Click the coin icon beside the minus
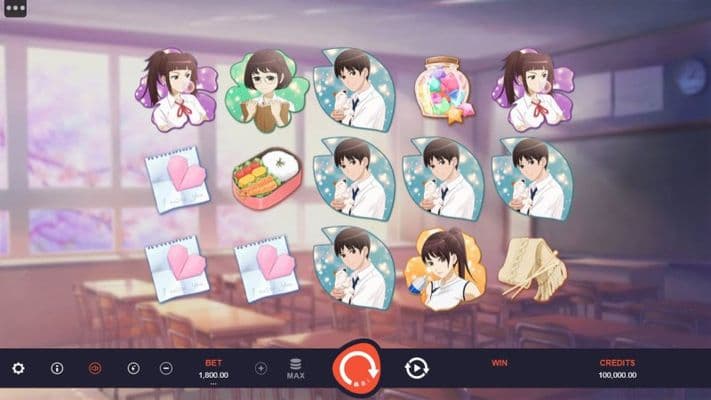The image size is (711, 400). (x=134, y=368)
